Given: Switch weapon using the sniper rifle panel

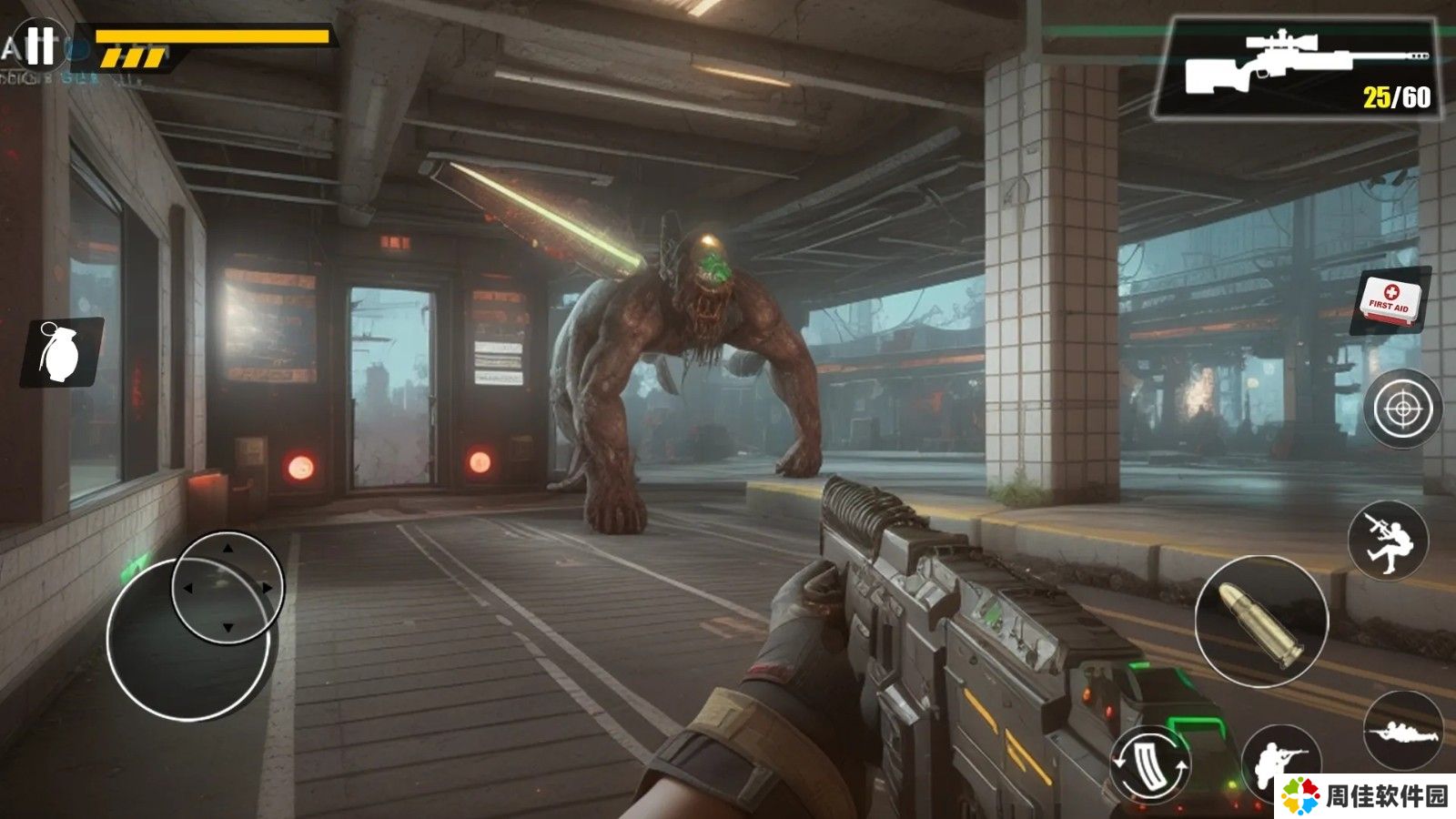Looking at the screenshot, I should click(x=1296, y=70).
